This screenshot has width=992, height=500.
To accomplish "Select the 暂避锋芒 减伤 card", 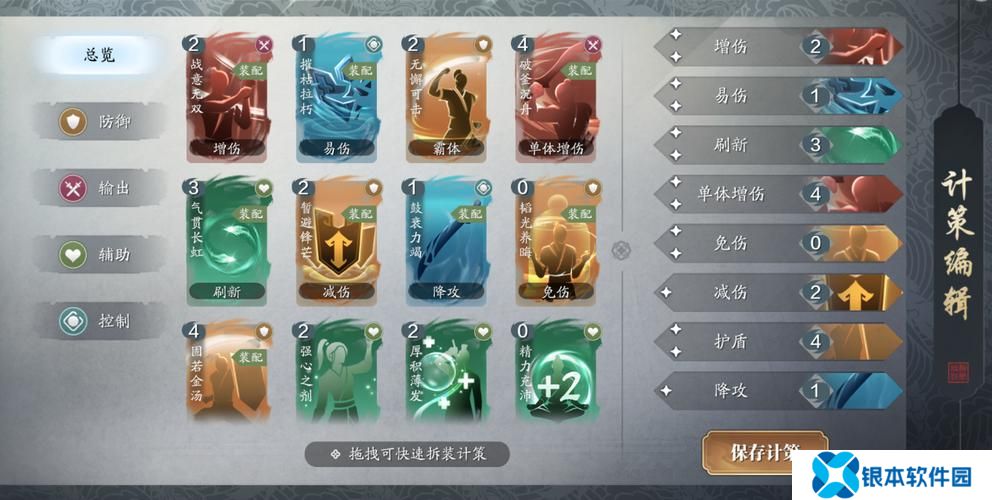I will pyautogui.click(x=336, y=240).
